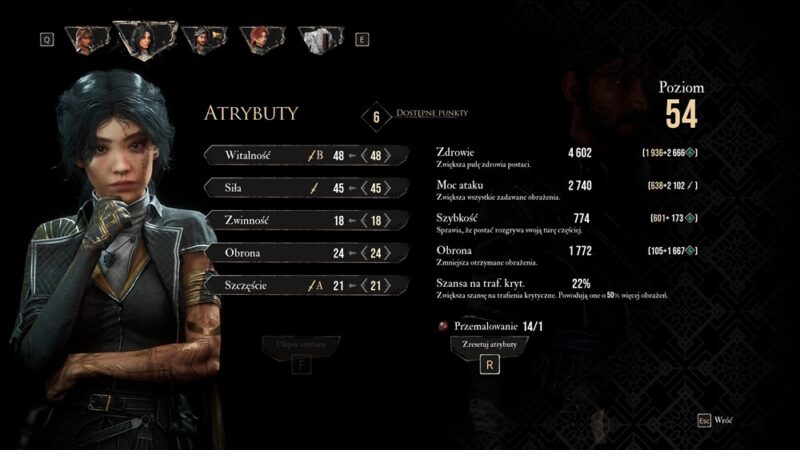This screenshot has width=800, height=450.
Task: Remove a point from Zwinność
Action: click(361, 220)
